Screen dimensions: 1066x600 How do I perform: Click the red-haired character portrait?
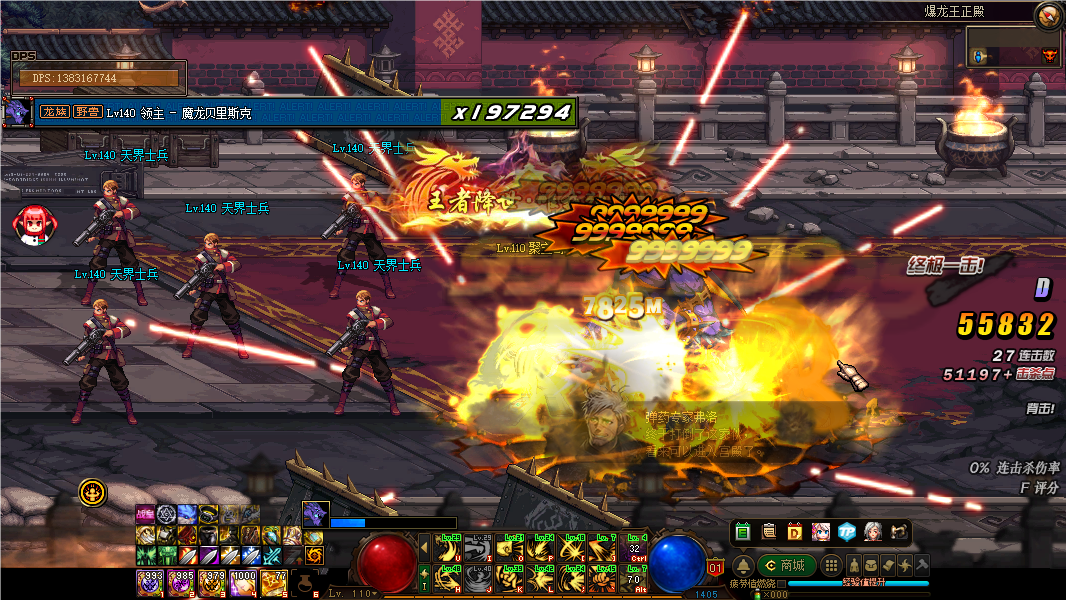click(x=33, y=223)
